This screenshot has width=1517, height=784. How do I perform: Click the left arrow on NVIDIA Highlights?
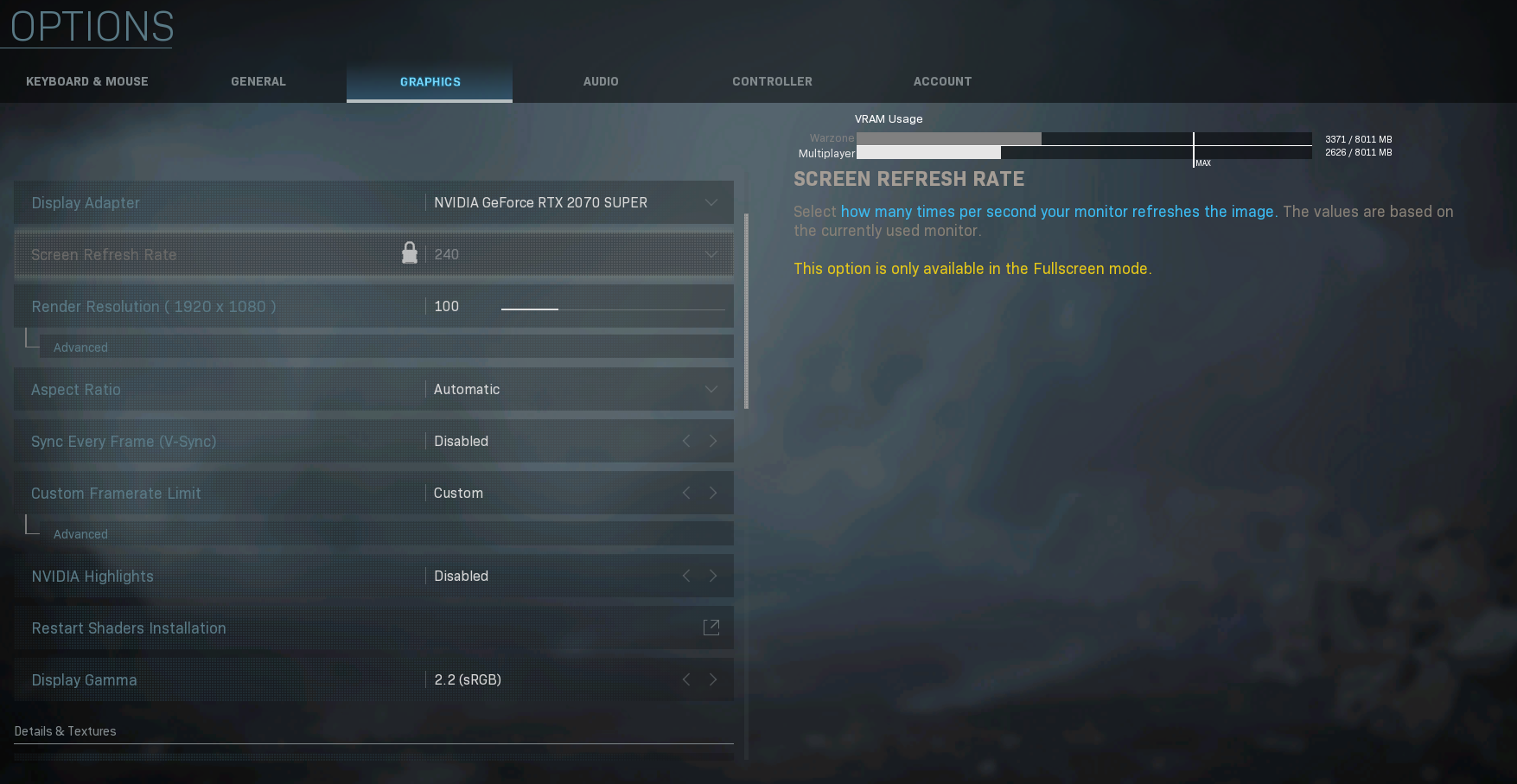pyautogui.click(x=685, y=576)
